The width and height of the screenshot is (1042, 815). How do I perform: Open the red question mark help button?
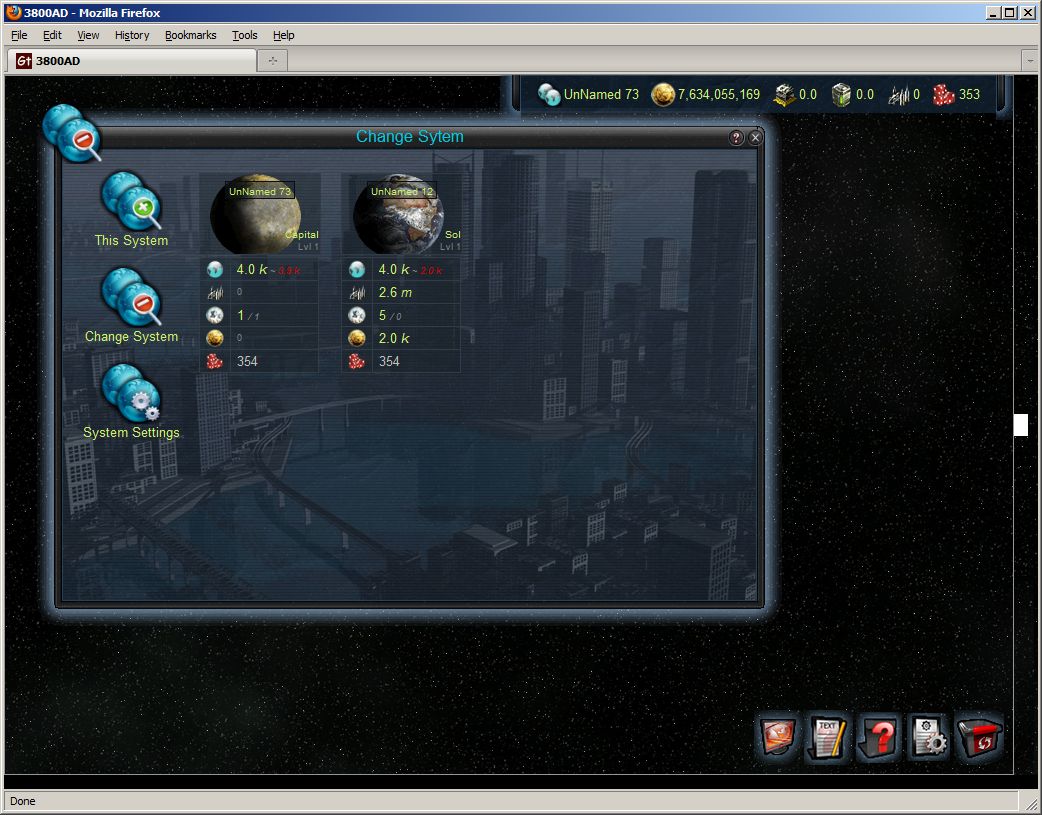coord(879,739)
